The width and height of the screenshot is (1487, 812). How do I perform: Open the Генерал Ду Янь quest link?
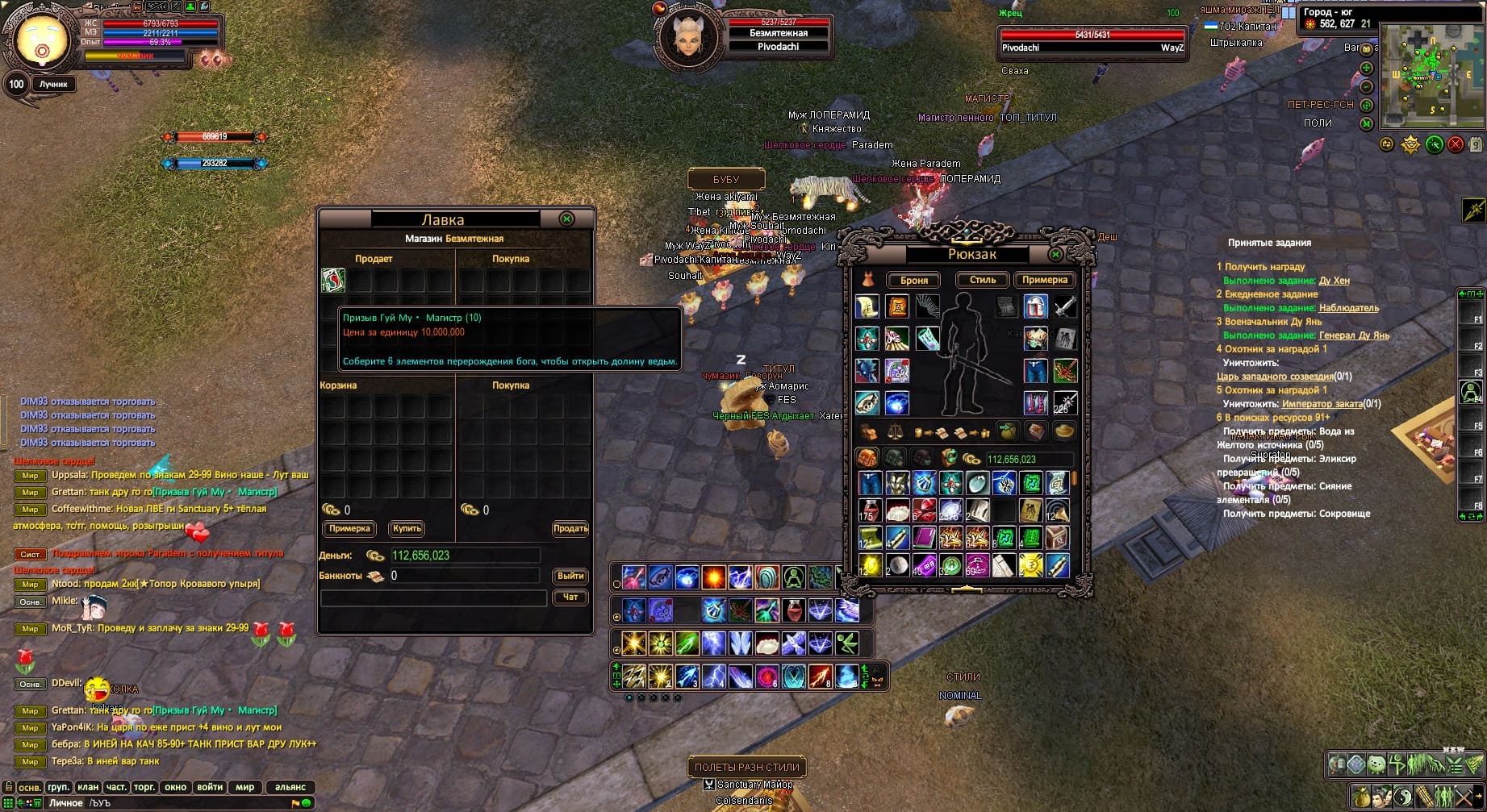[x=1354, y=335]
